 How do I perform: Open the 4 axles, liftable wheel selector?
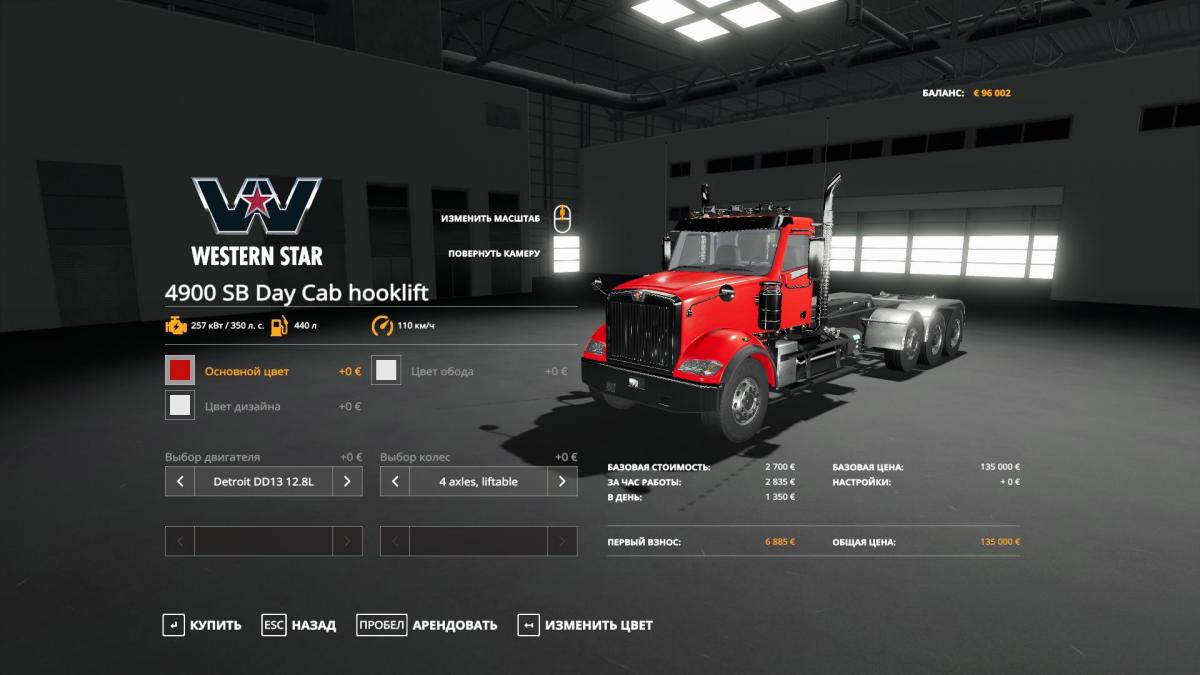click(x=478, y=481)
